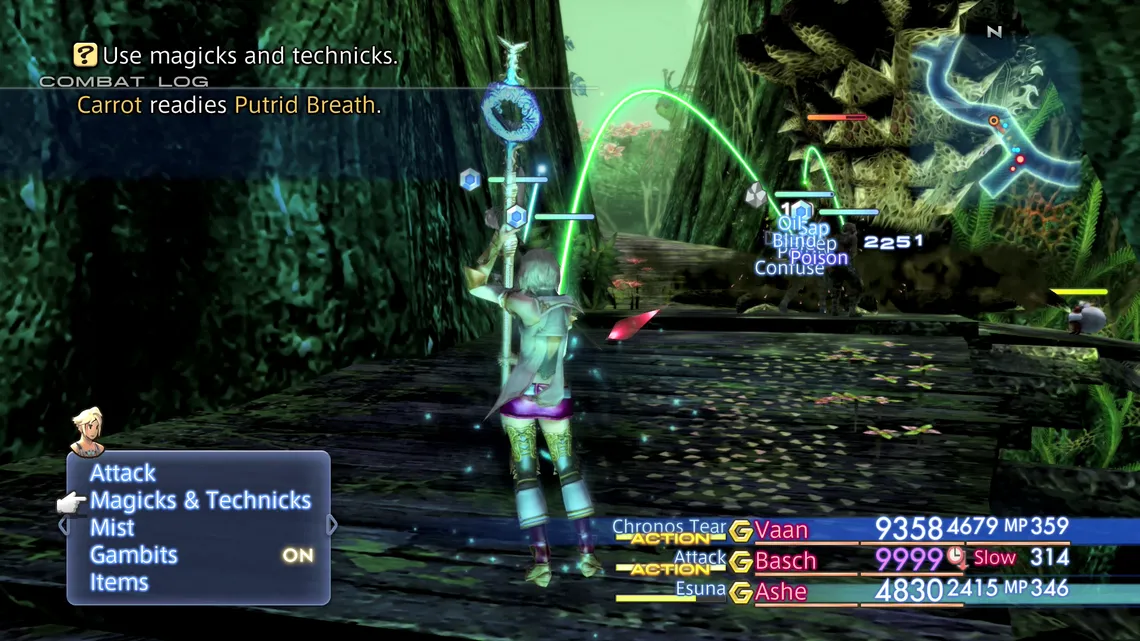Select Basch in the party list
Image resolution: width=1140 pixels, height=641 pixels.
785,560
